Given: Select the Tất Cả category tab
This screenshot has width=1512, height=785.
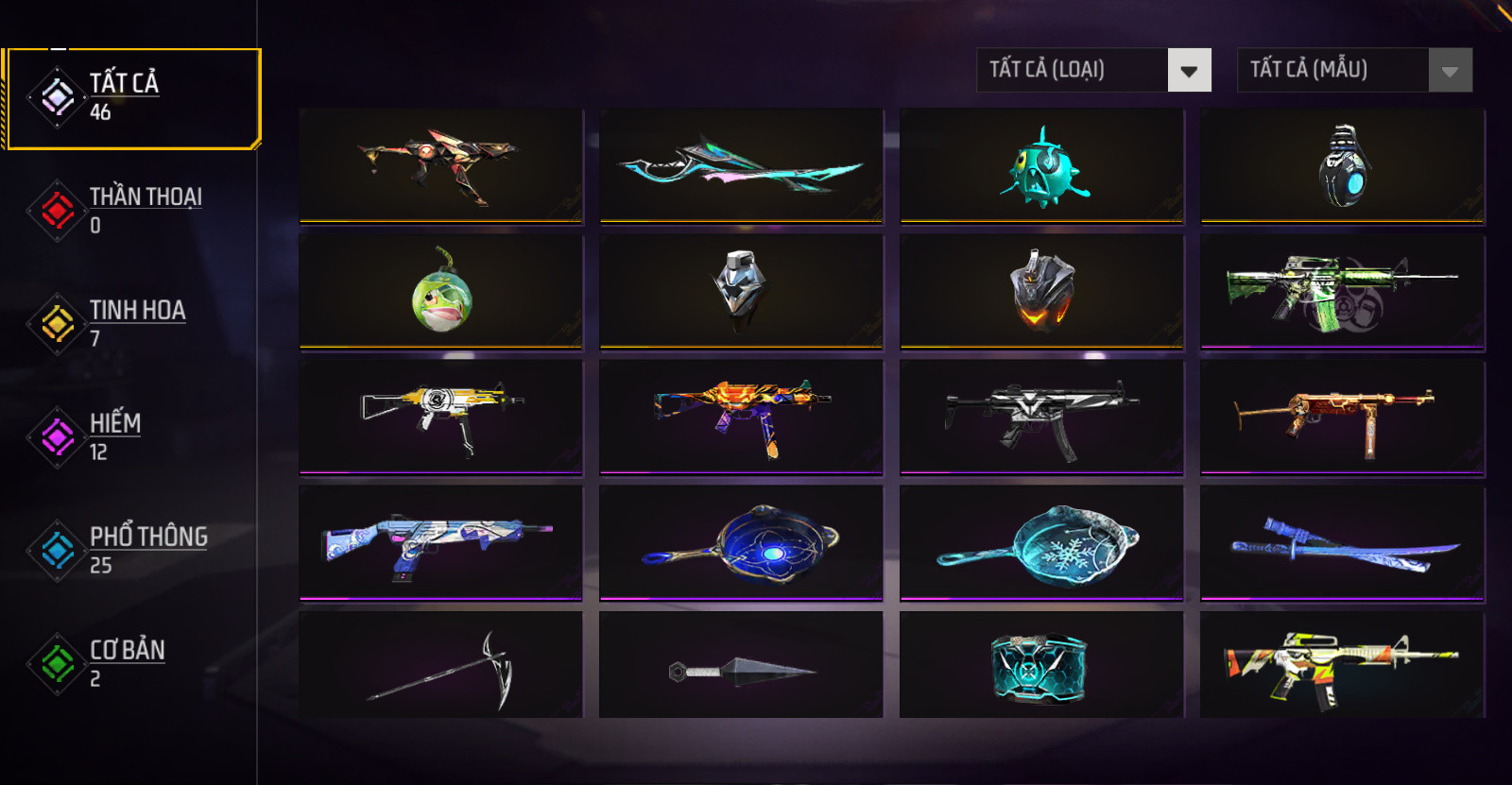Looking at the screenshot, I should 132,98.
